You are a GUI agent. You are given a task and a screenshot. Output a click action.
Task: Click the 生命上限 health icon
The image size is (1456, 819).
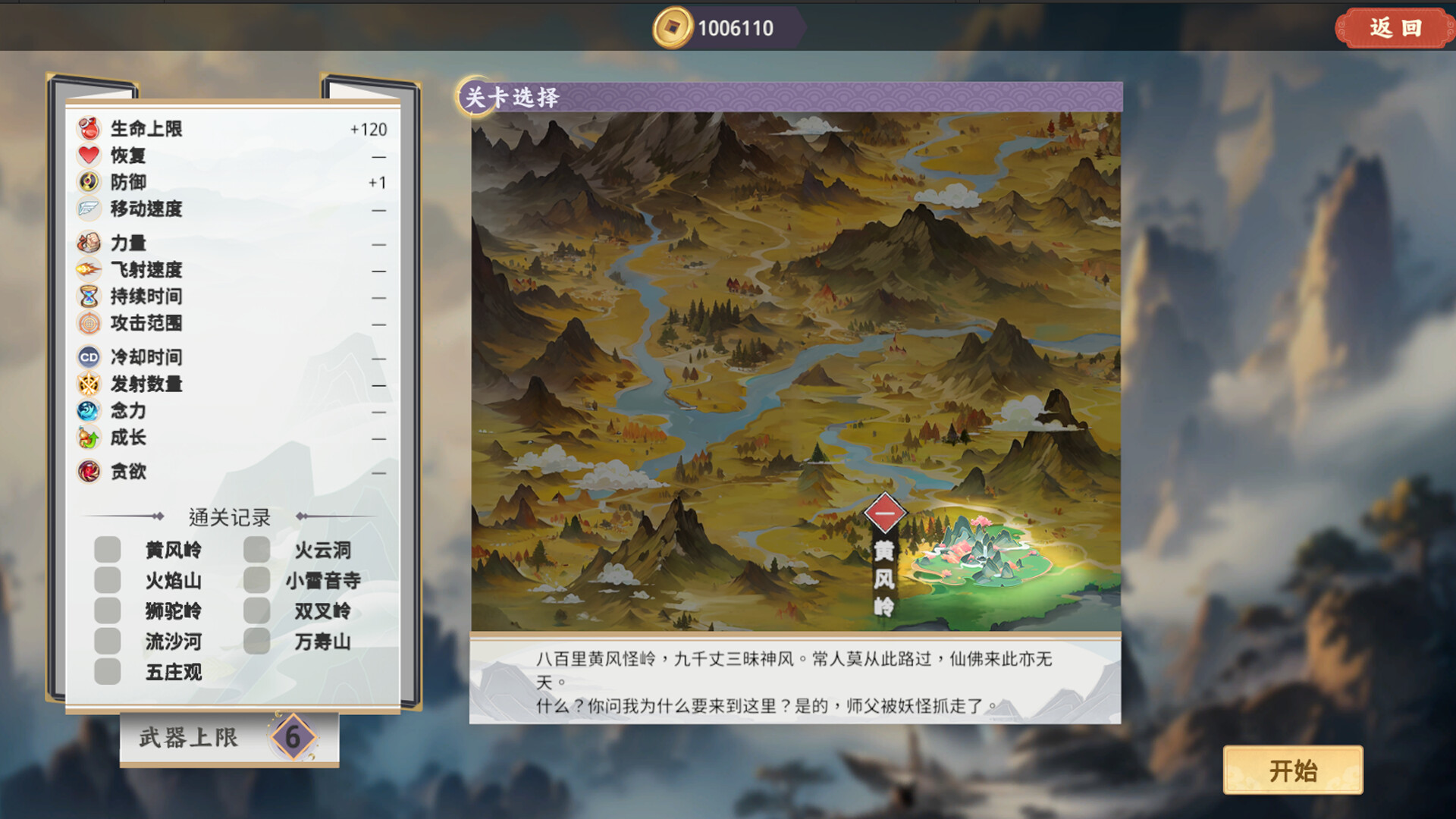point(88,129)
